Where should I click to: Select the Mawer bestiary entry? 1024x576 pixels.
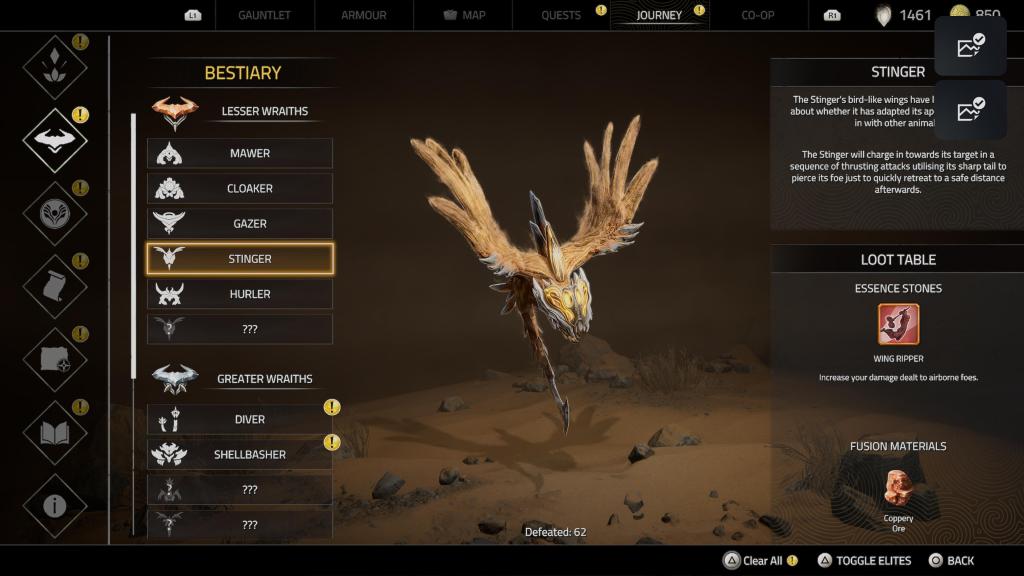point(240,153)
